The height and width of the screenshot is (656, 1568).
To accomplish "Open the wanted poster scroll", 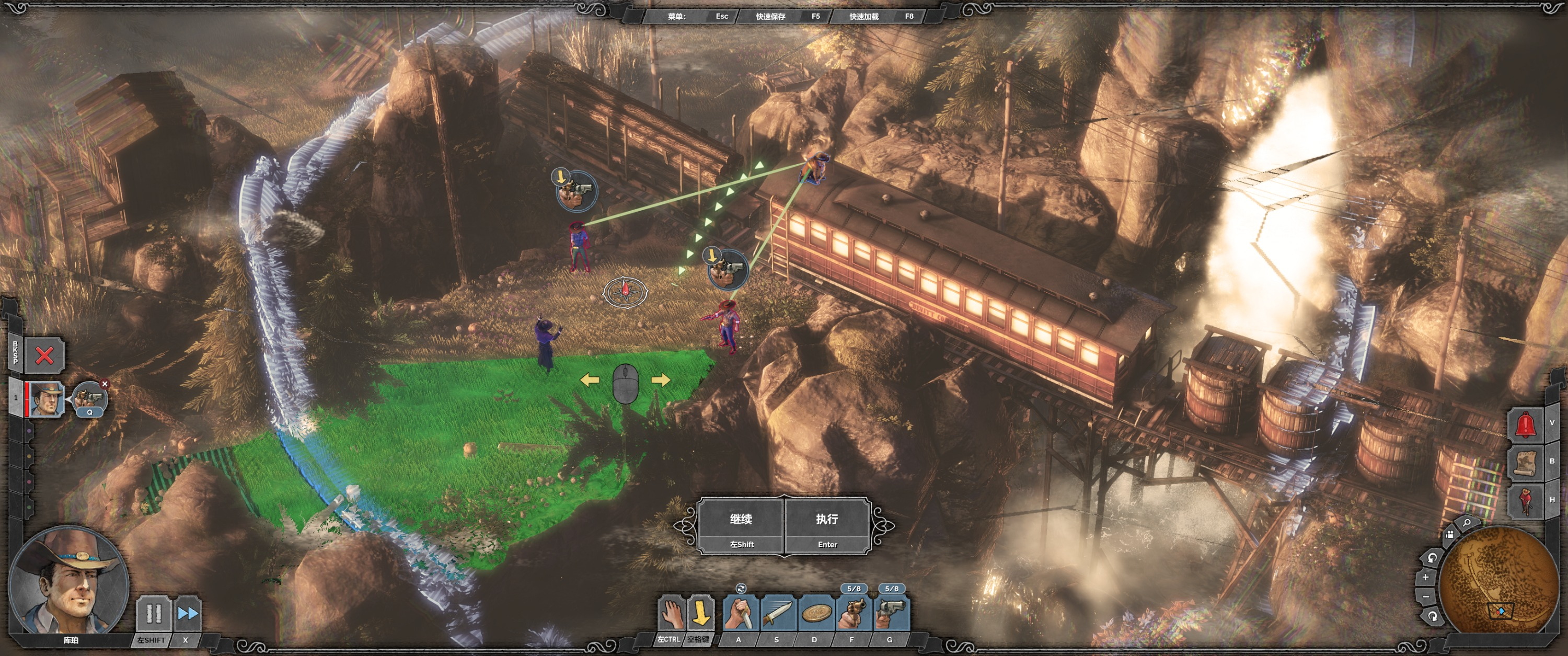I will point(1525,463).
